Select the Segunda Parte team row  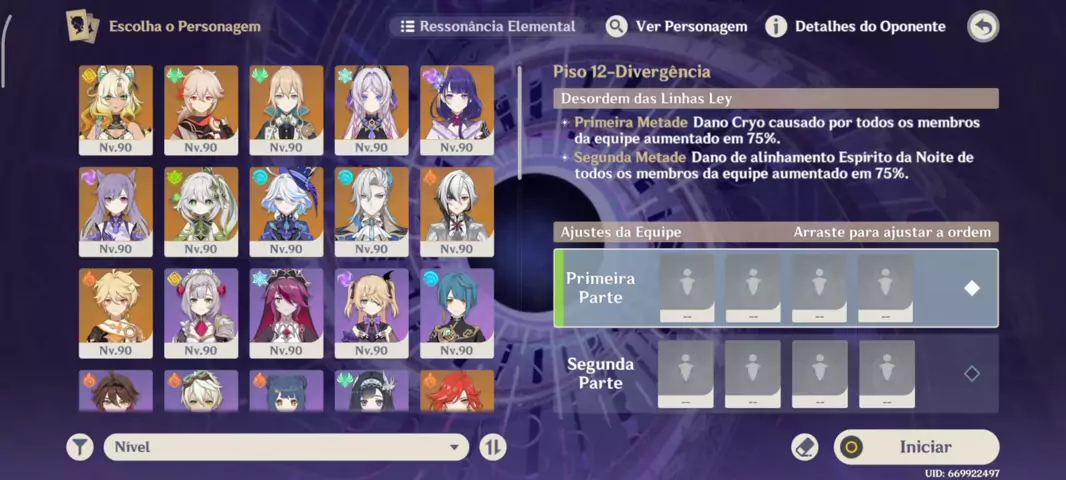tap(775, 374)
